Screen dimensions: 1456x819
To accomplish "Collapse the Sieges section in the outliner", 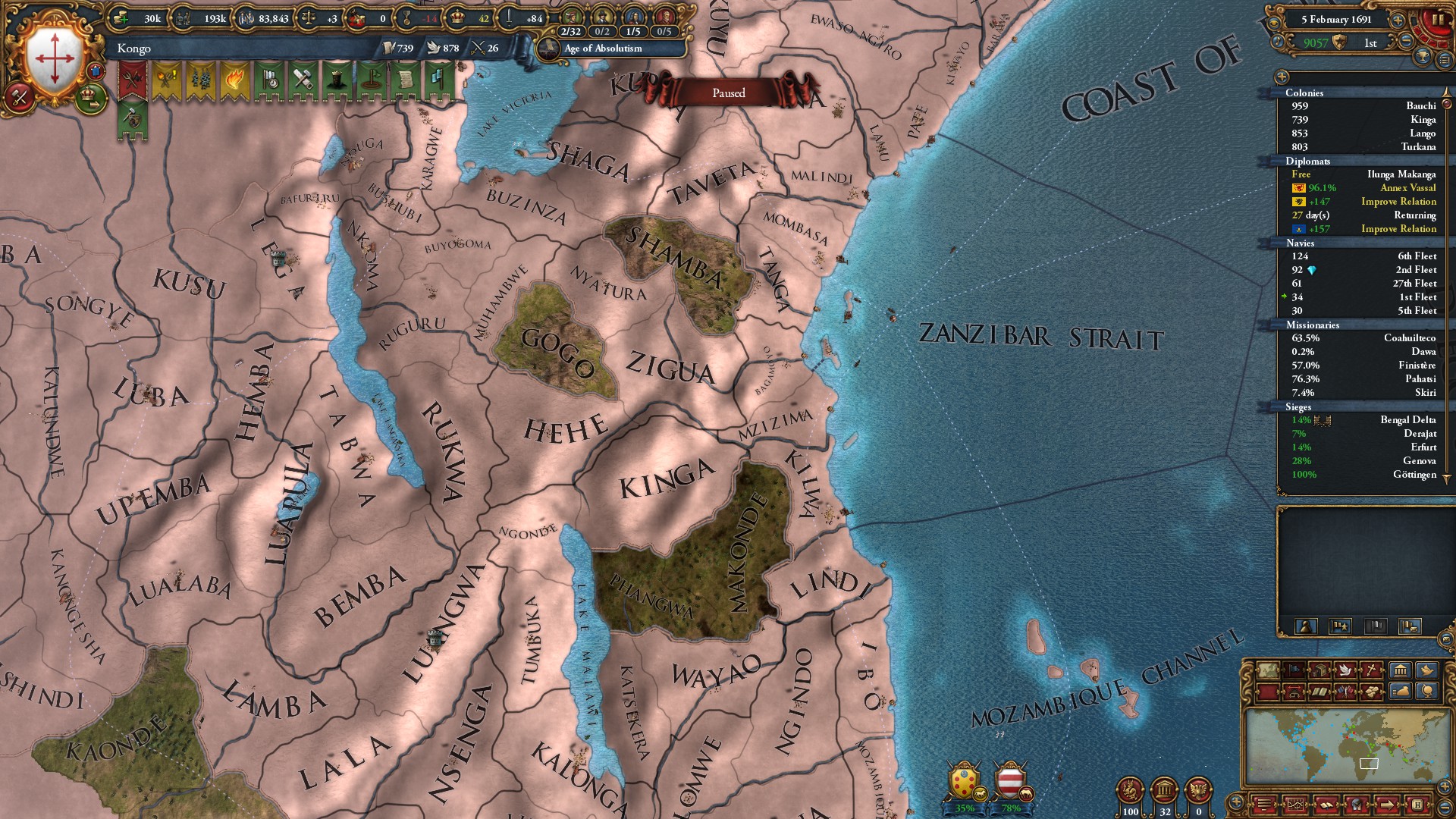I will pyautogui.click(x=1298, y=407).
